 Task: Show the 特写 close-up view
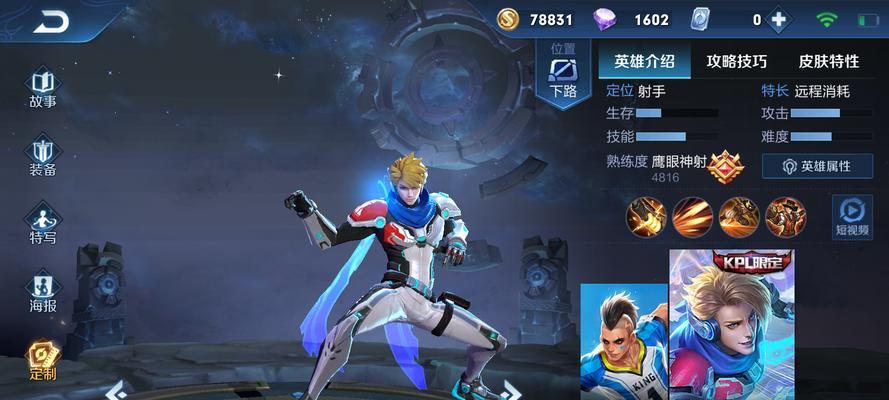(x=43, y=224)
